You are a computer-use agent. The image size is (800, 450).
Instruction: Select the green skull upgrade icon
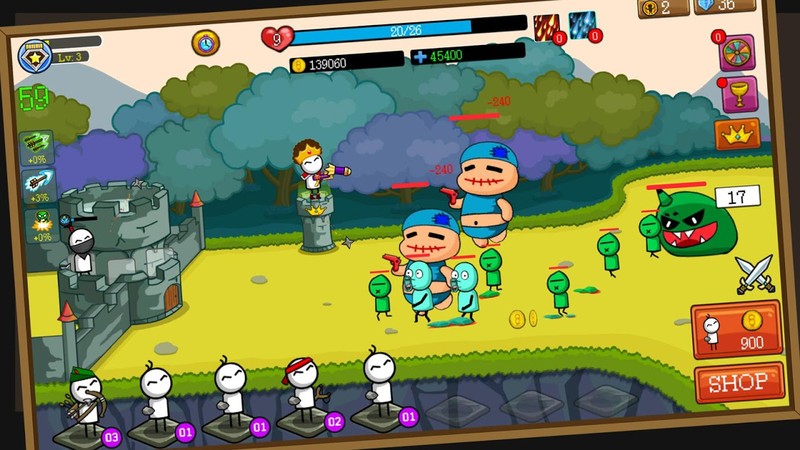(39, 224)
